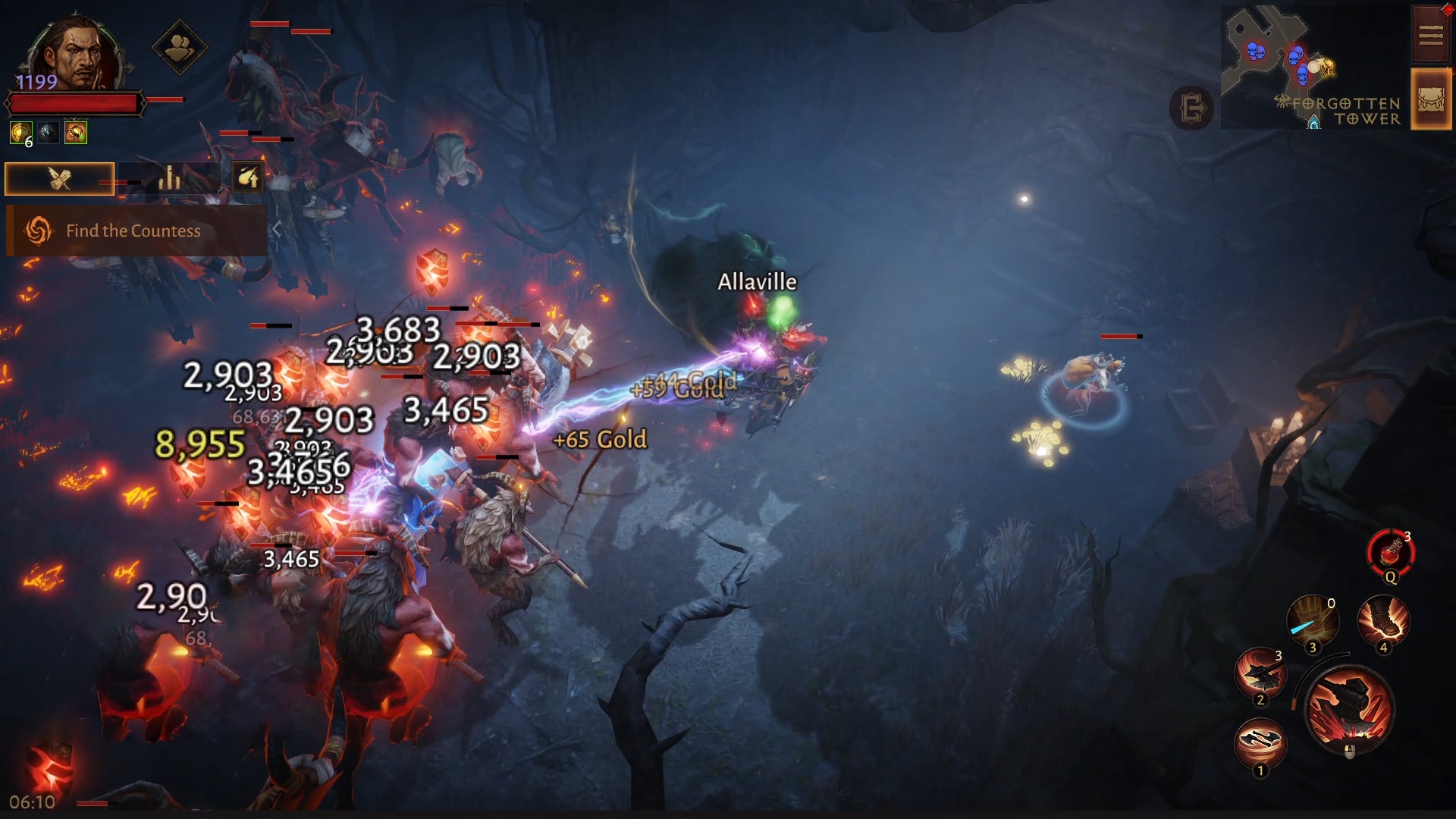Click the leave dungeon exit icon
This screenshot has width=1456, height=819.
pyautogui.click(x=1191, y=108)
